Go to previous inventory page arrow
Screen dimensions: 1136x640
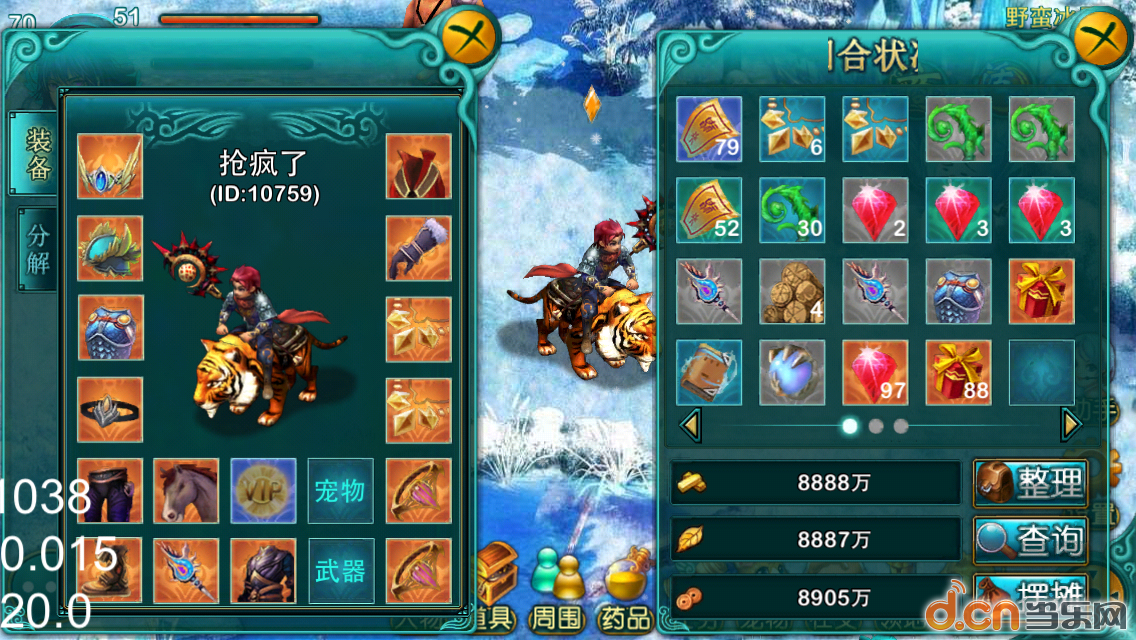click(x=690, y=425)
